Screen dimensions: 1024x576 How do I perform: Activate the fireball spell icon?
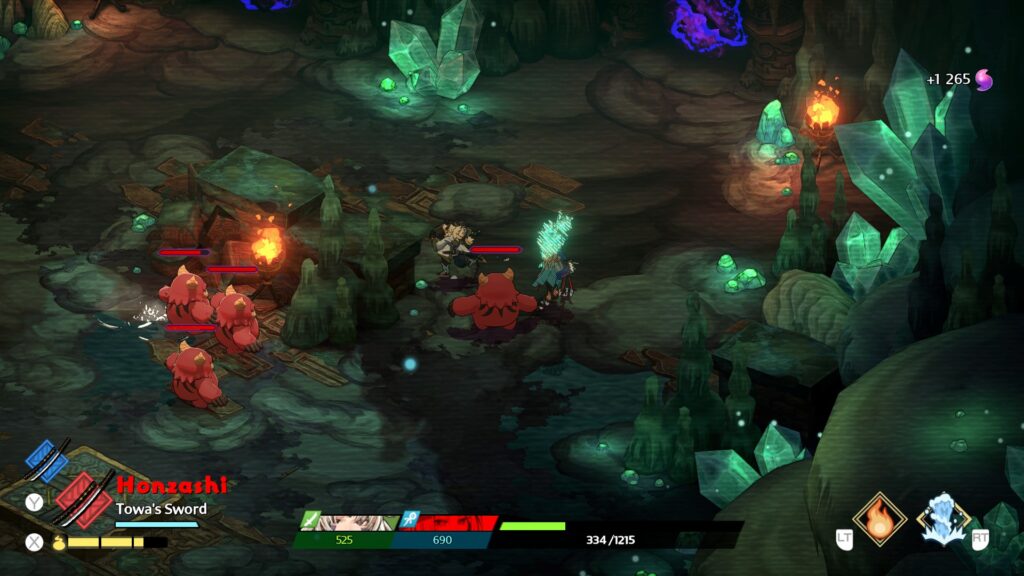(879, 518)
